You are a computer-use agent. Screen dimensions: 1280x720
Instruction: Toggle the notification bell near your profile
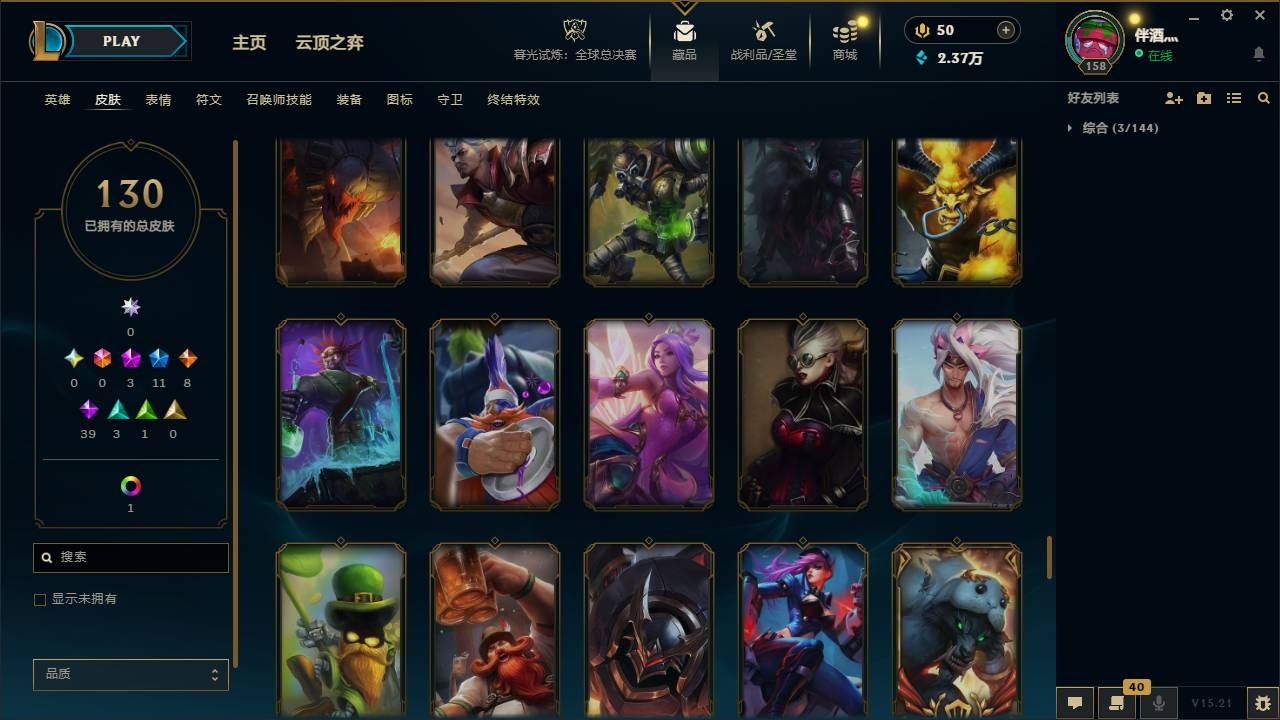tap(1259, 53)
